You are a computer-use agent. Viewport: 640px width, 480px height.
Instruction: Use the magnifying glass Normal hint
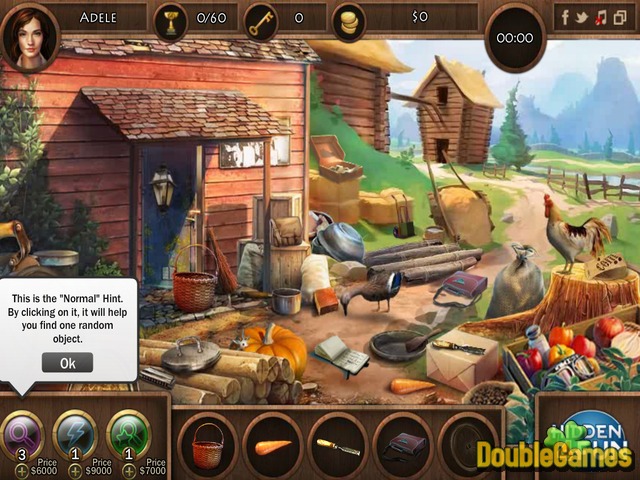point(22,433)
